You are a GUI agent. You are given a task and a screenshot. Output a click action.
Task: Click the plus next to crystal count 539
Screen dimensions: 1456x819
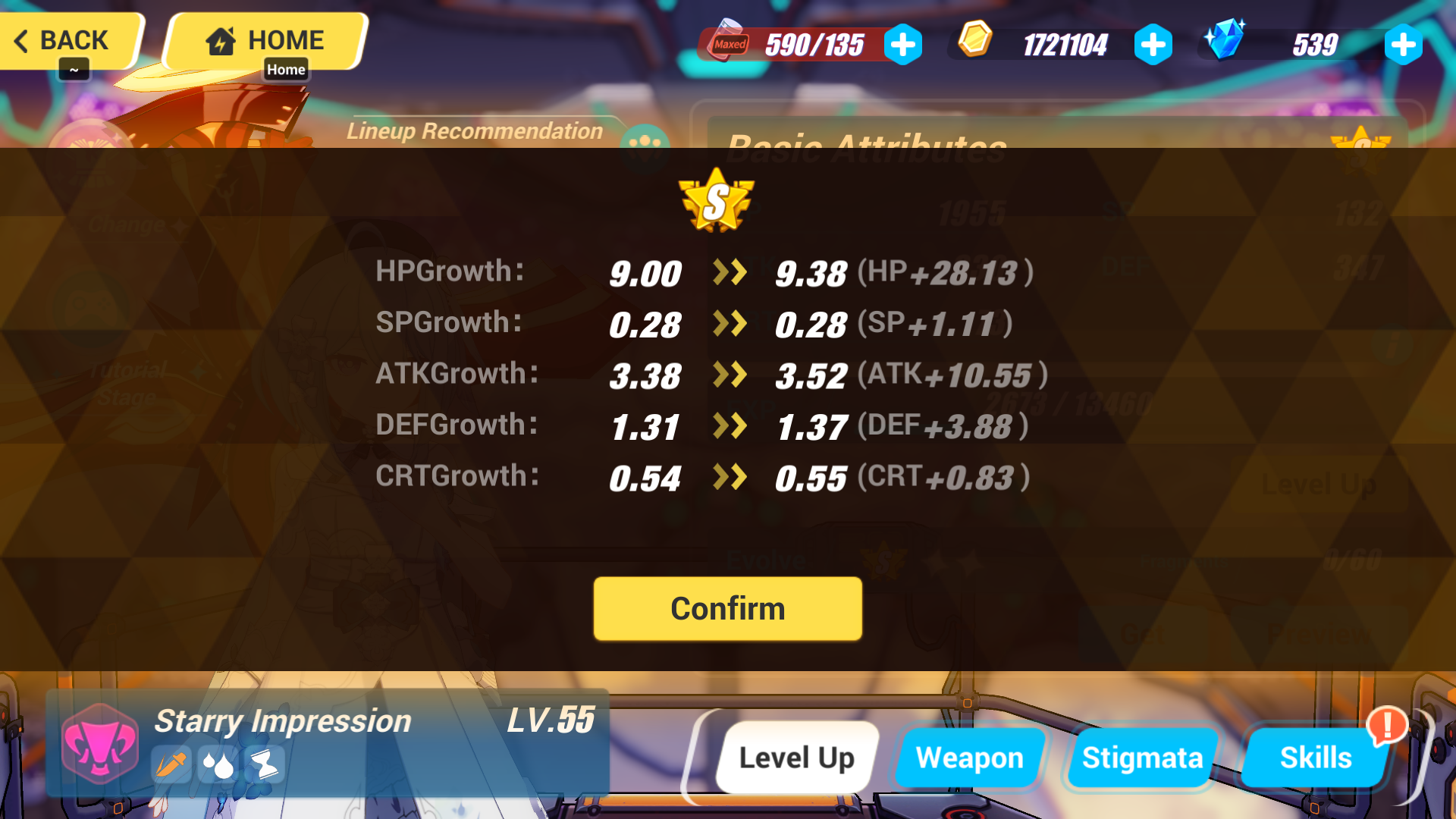(x=1403, y=44)
